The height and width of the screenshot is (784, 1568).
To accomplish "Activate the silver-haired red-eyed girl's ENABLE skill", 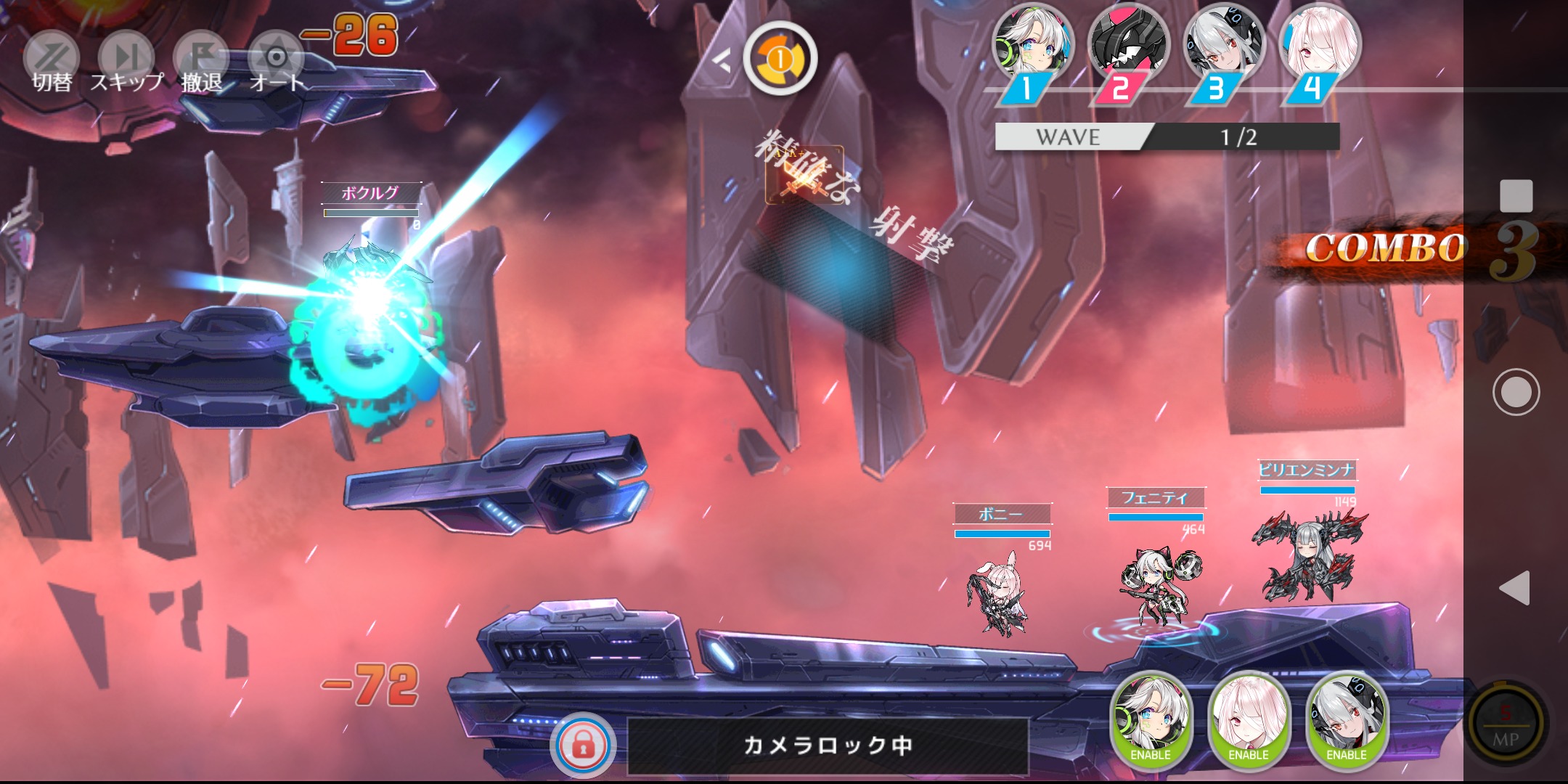I will [x=1347, y=719].
